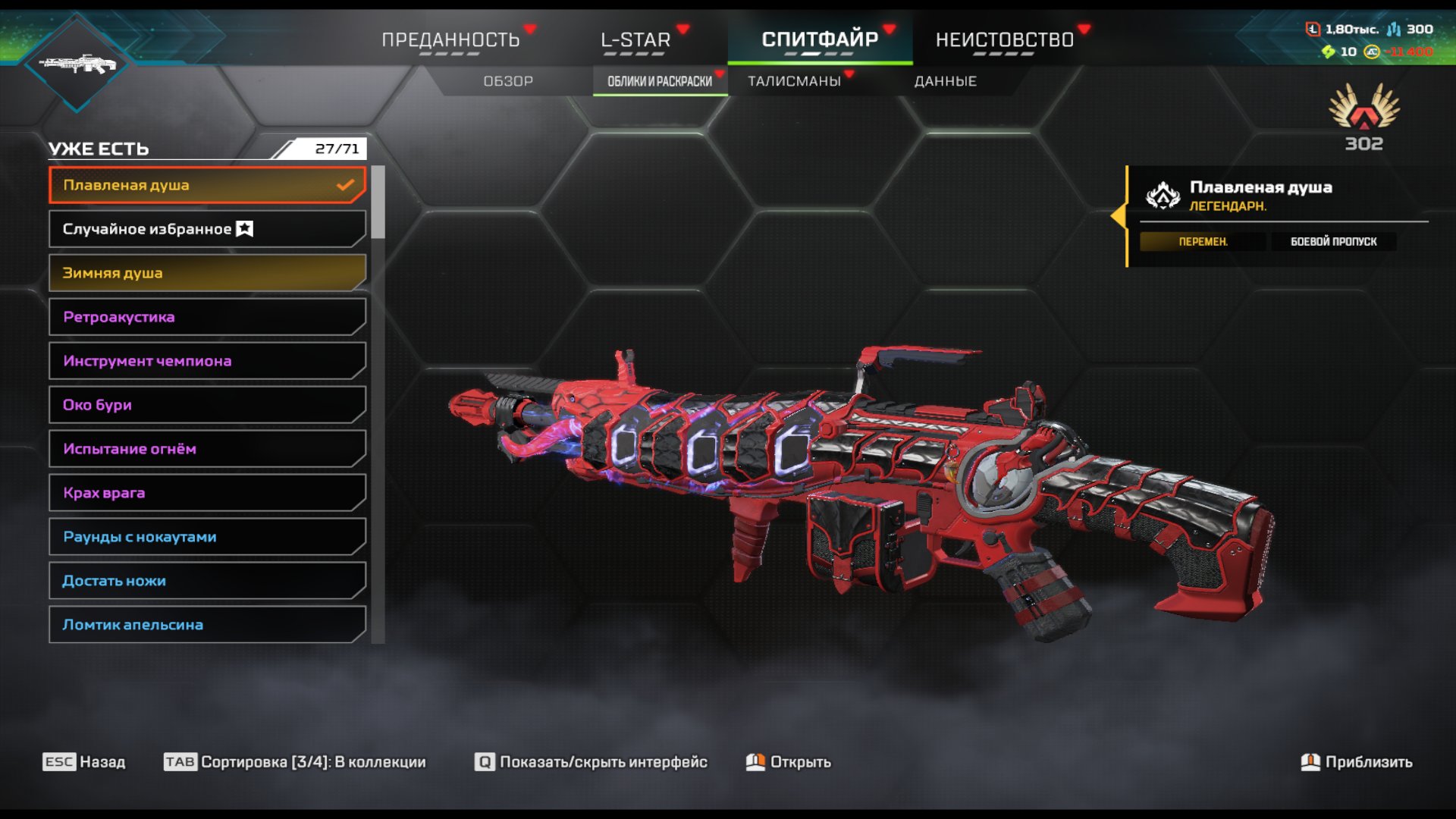
Task: Select the Зимняя душа skin
Action: coord(206,273)
